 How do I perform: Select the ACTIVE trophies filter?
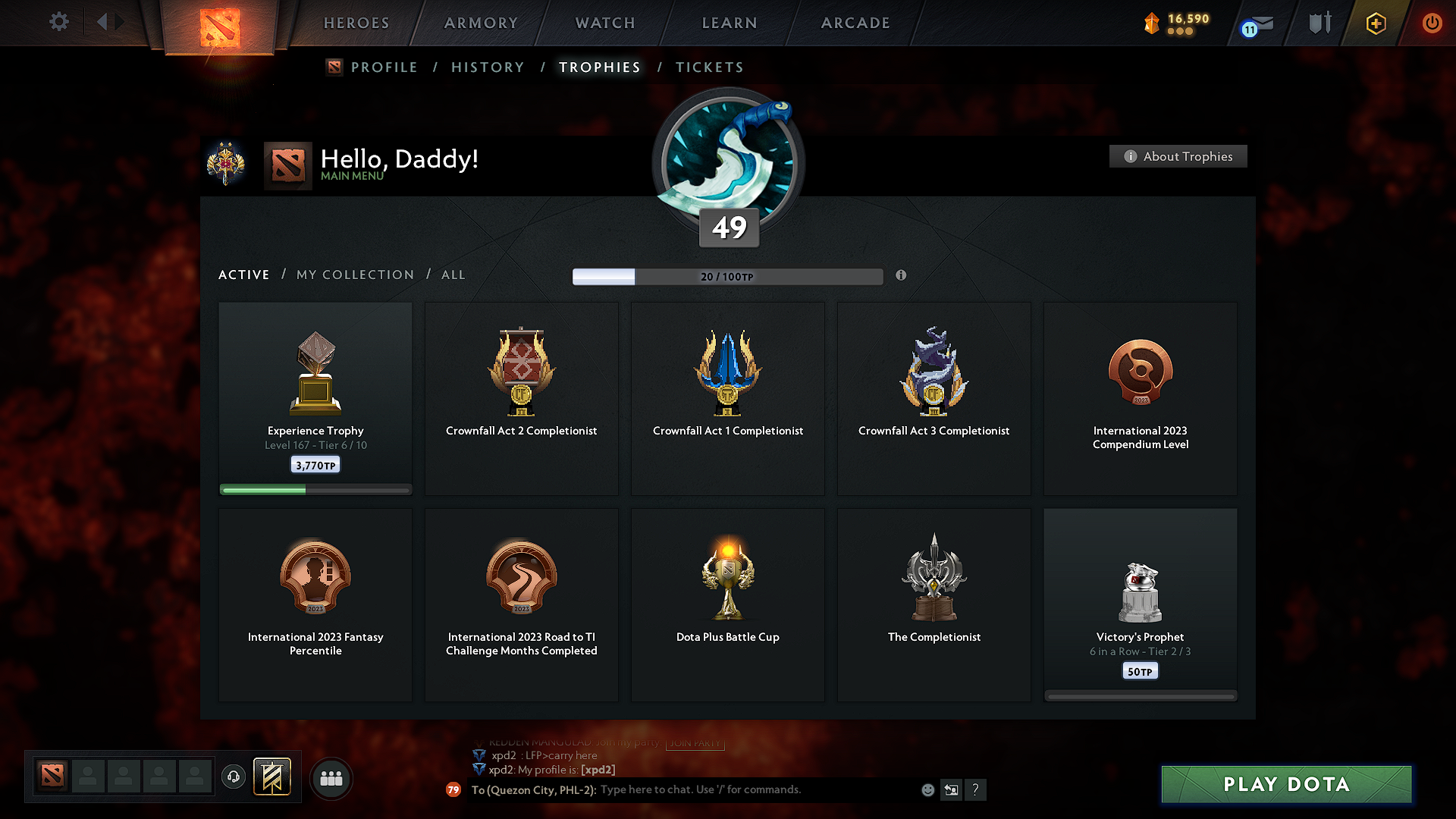click(x=243, y=275)
